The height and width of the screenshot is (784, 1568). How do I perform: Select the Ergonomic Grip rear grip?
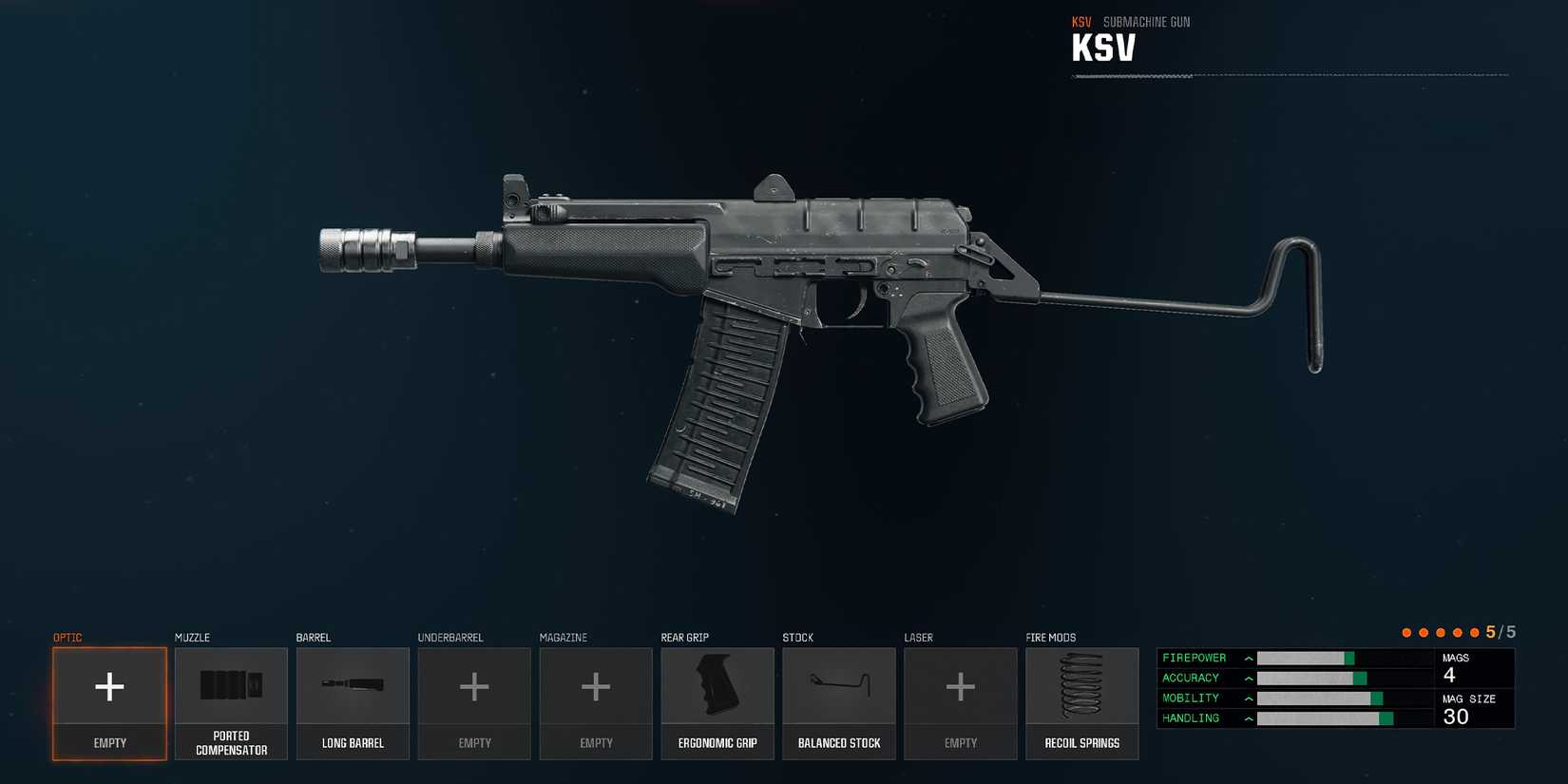coord(717,703)
